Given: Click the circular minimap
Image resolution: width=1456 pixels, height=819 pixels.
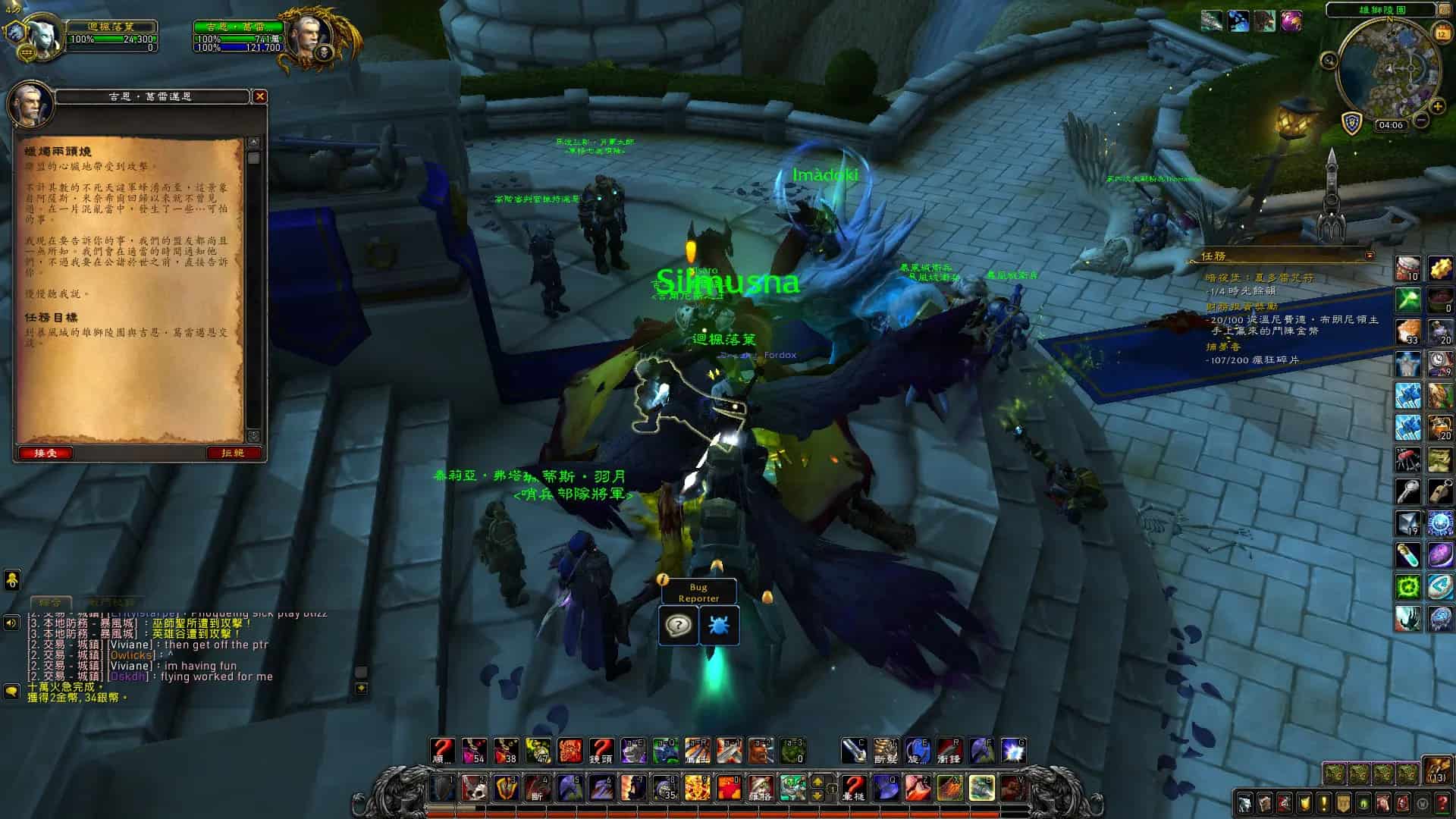Looking at the screenshot, I should point(1386,70).
